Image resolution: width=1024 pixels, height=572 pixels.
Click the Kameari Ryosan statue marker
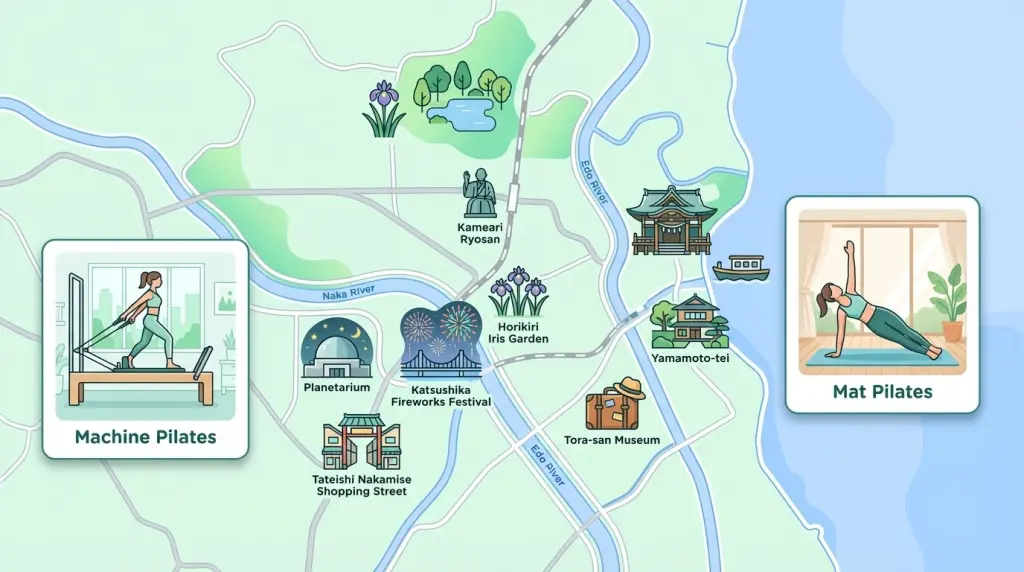click(x=478, y=195)
